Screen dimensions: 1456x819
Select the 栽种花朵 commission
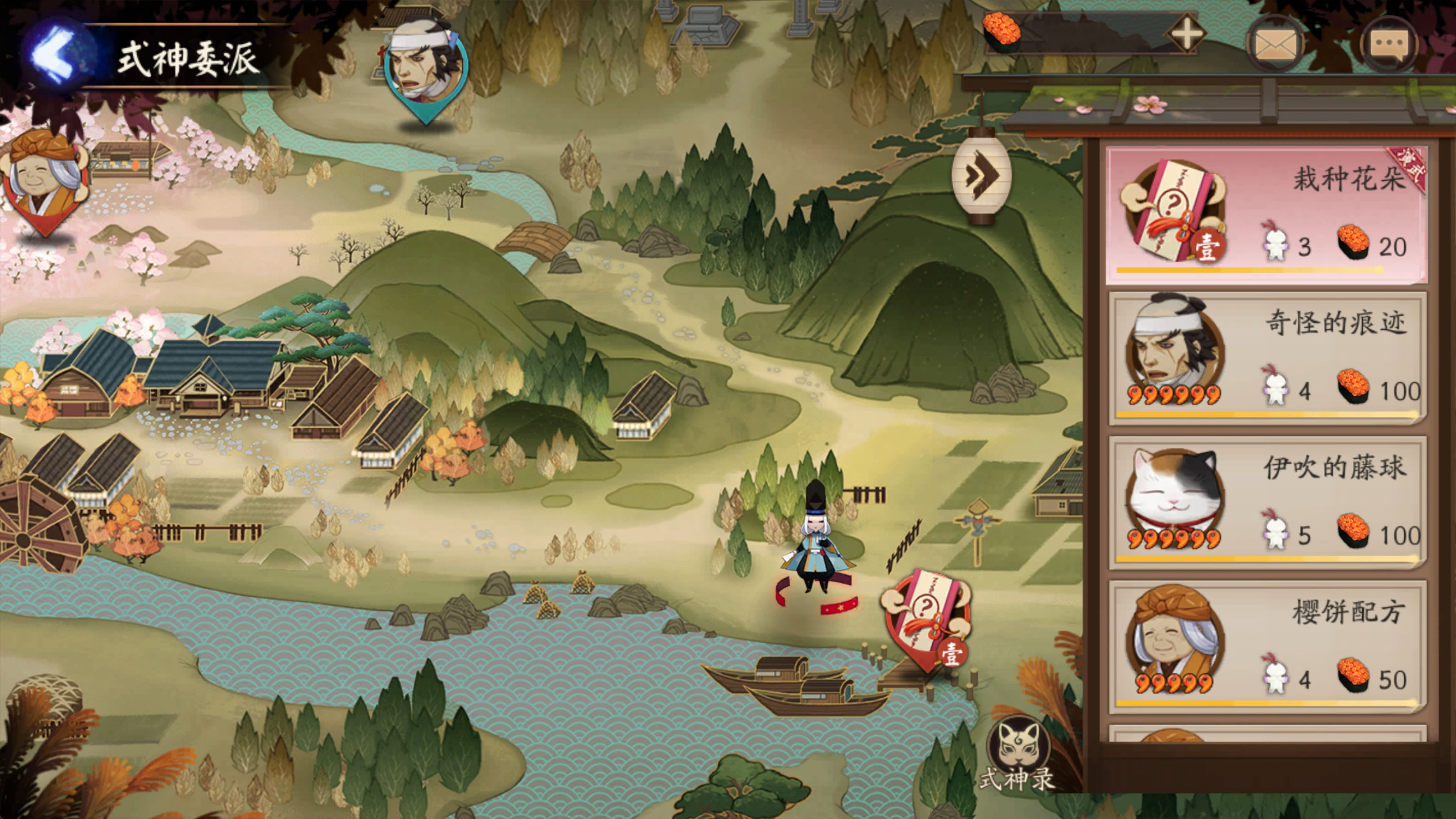tap(1266, 215)
